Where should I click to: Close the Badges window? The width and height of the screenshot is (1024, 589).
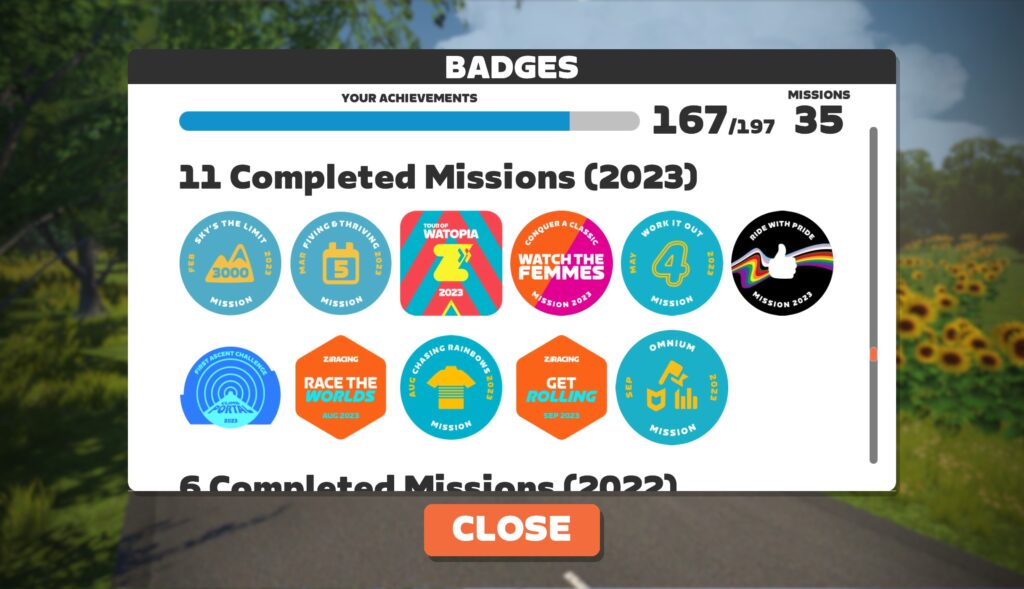click(x=511, y=529)
